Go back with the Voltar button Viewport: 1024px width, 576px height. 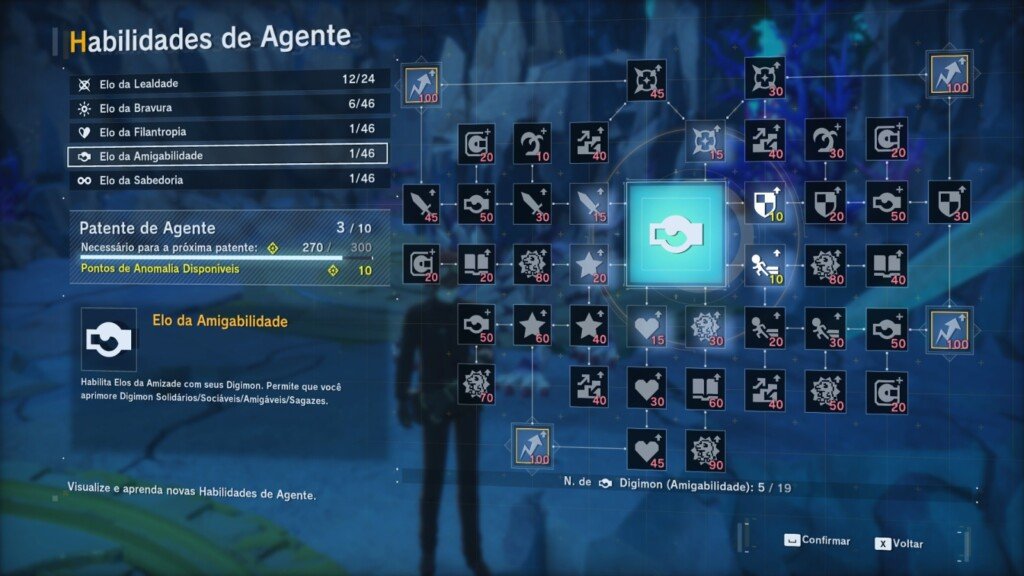(899, 544)
